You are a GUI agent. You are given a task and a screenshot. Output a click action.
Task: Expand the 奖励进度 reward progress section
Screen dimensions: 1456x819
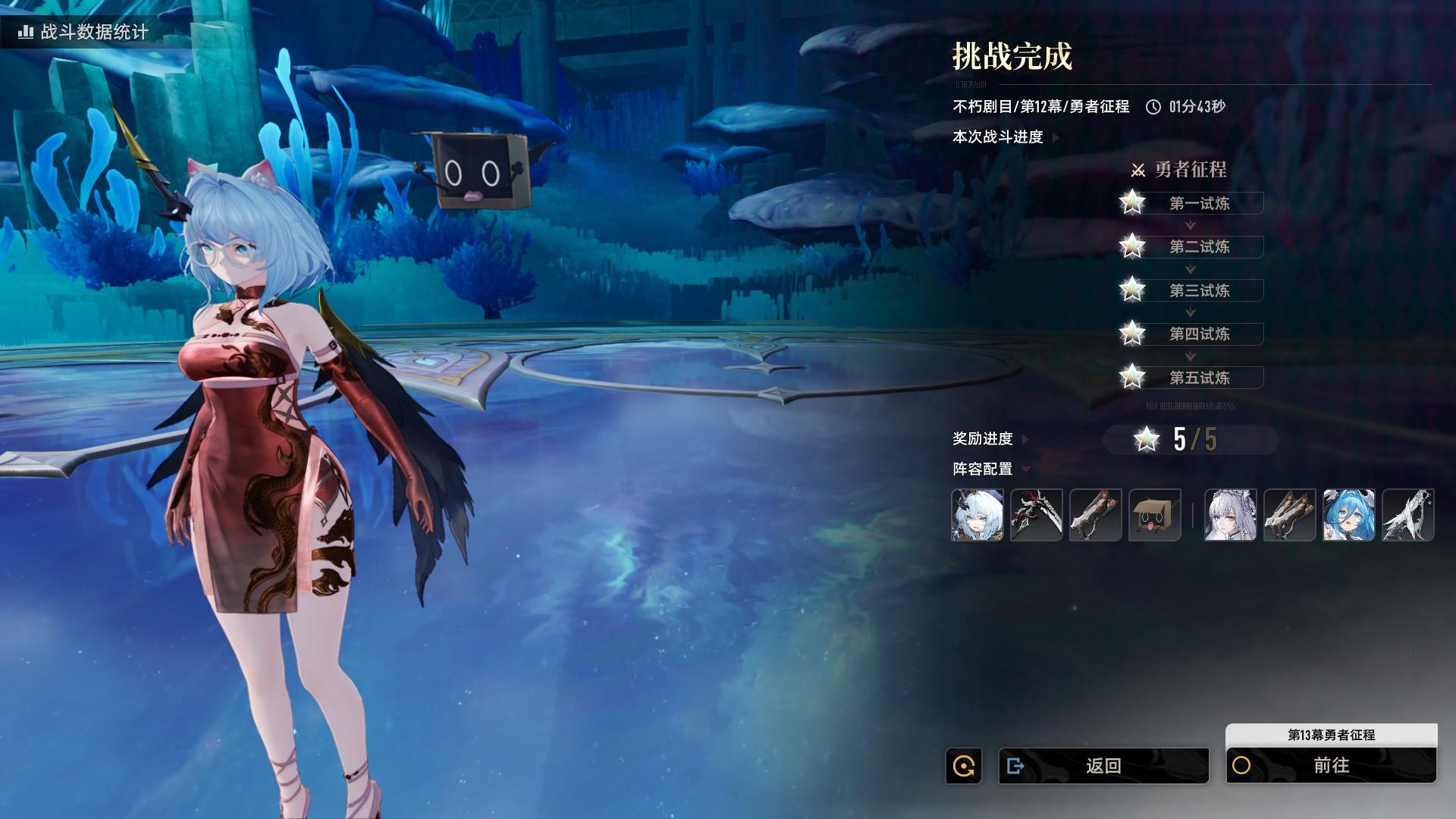tap(989, 439)
